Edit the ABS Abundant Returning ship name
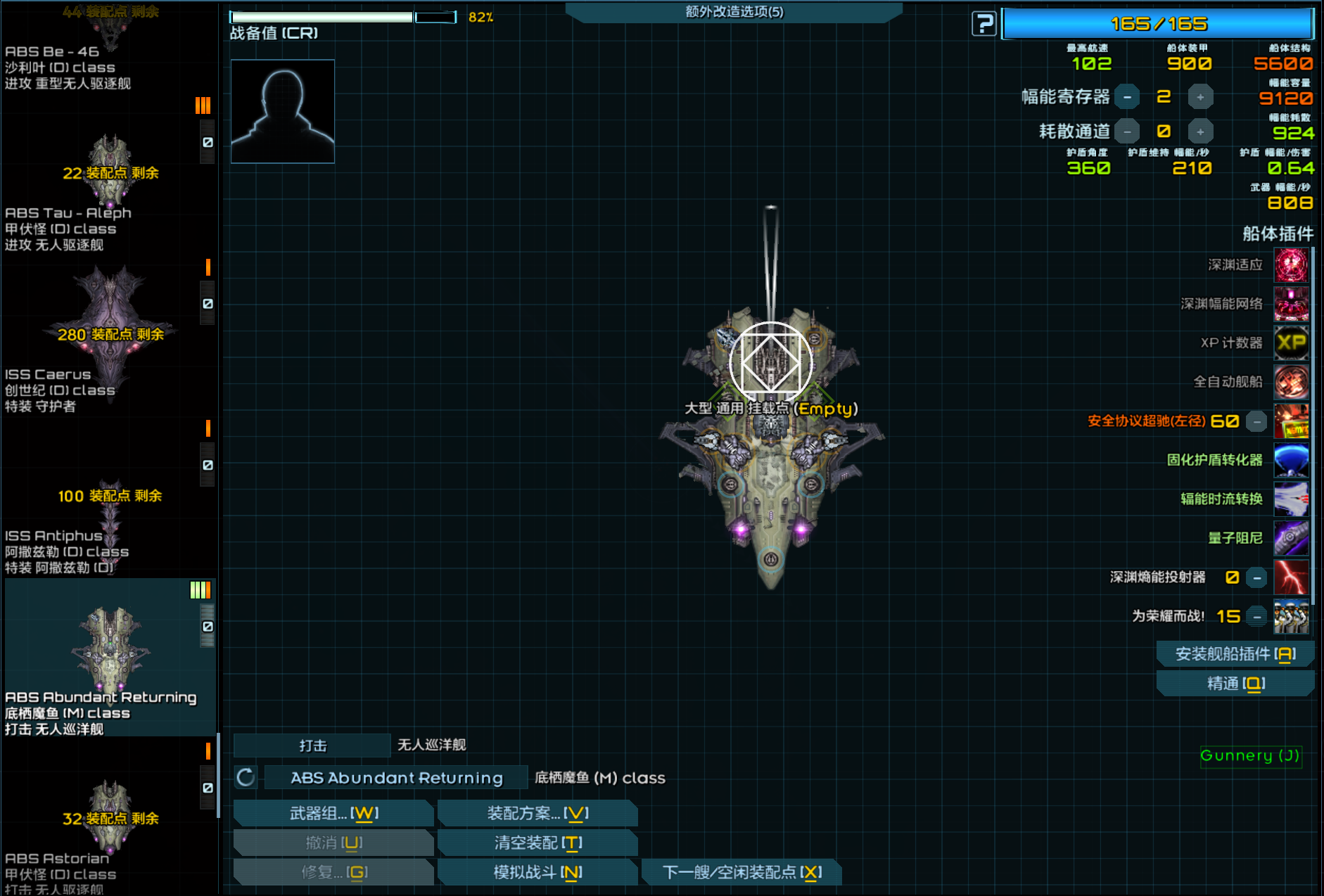 (x=397, y=778)
